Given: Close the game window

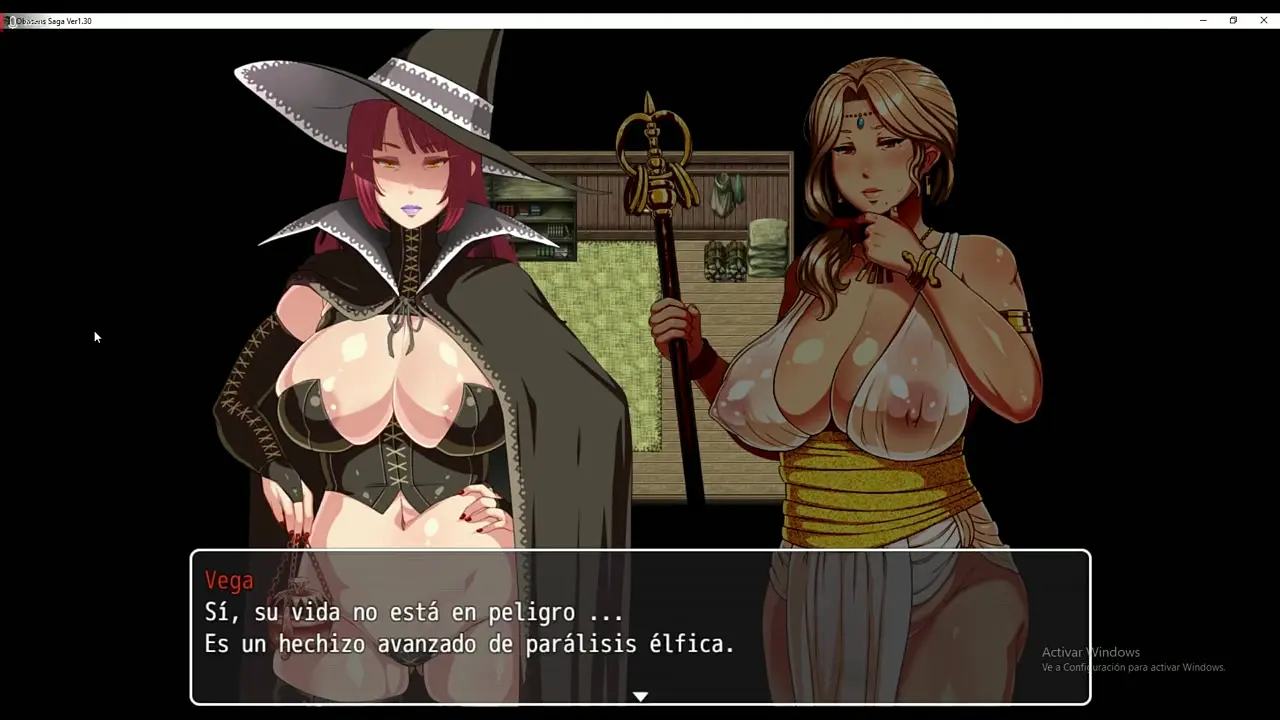Looking at the screenshot, I should point(1263,20).
